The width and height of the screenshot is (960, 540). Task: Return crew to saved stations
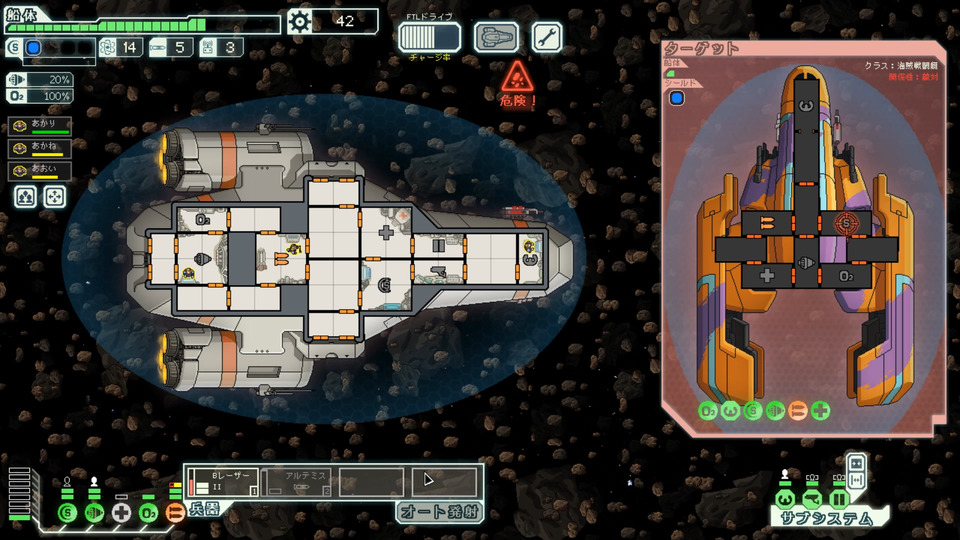point(54,197)
